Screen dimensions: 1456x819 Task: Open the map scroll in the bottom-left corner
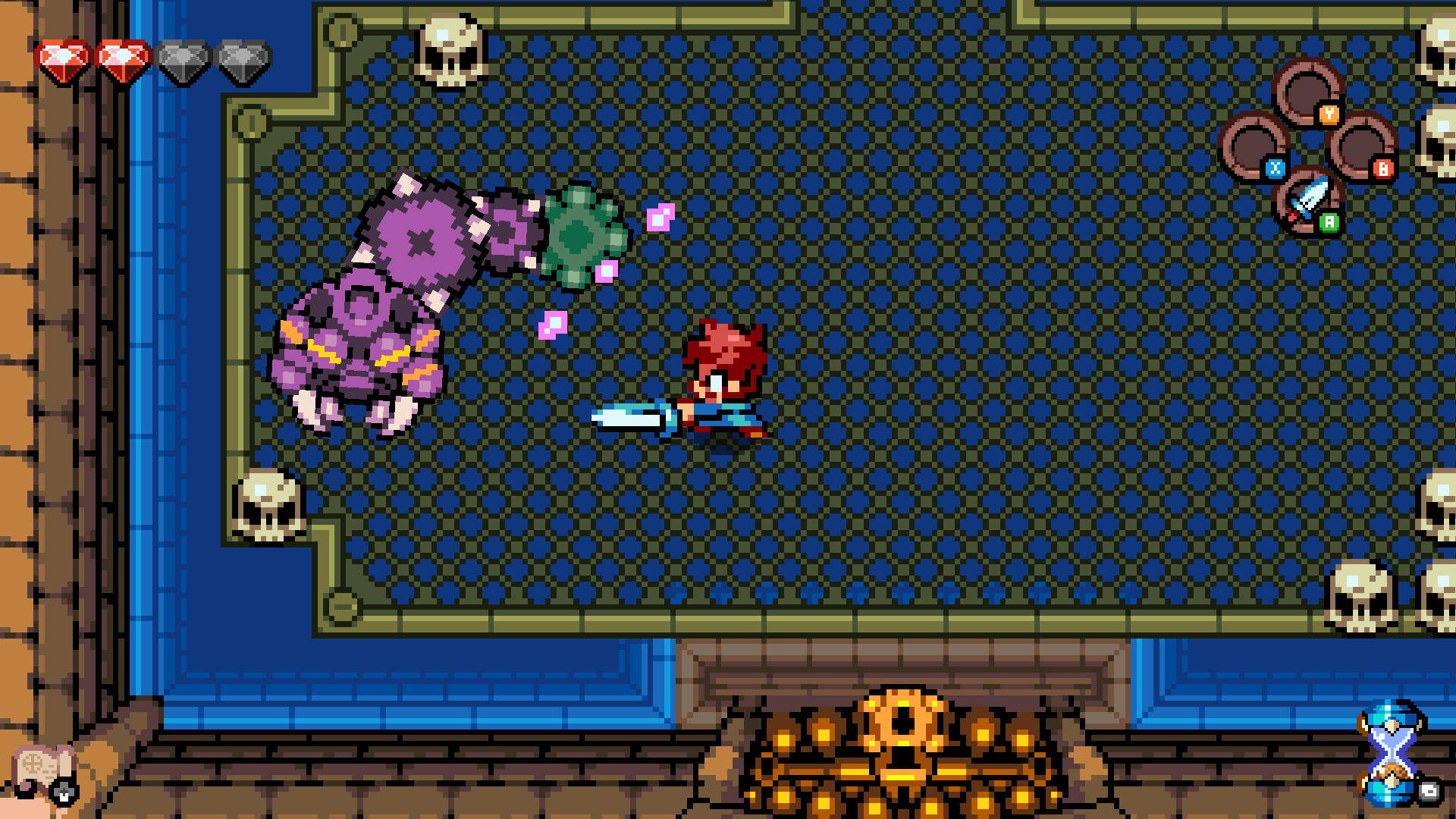point(38,766)
